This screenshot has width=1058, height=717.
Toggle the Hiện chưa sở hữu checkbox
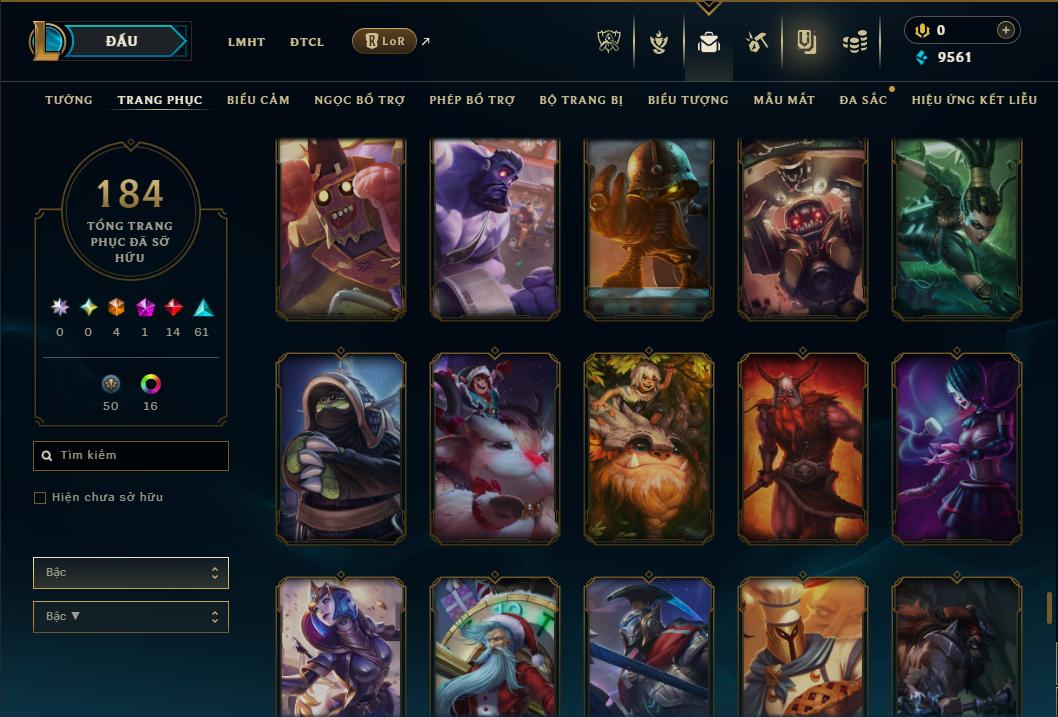tap(40, 498)
